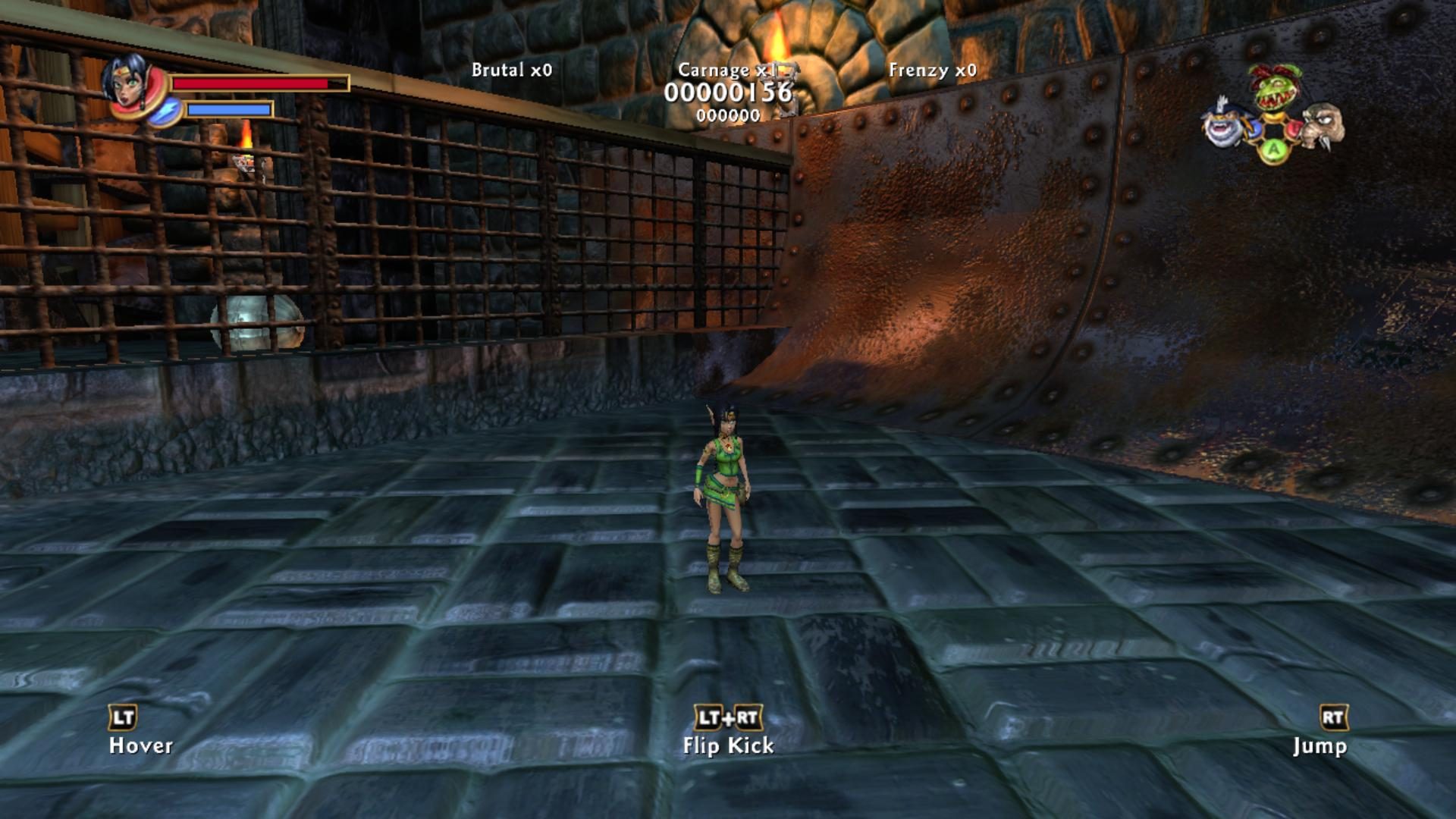Click the score display 00000156
Image resolution: width=1456 pixels, height=819 pixels.
pyautogui.click(x=729, y=94)
